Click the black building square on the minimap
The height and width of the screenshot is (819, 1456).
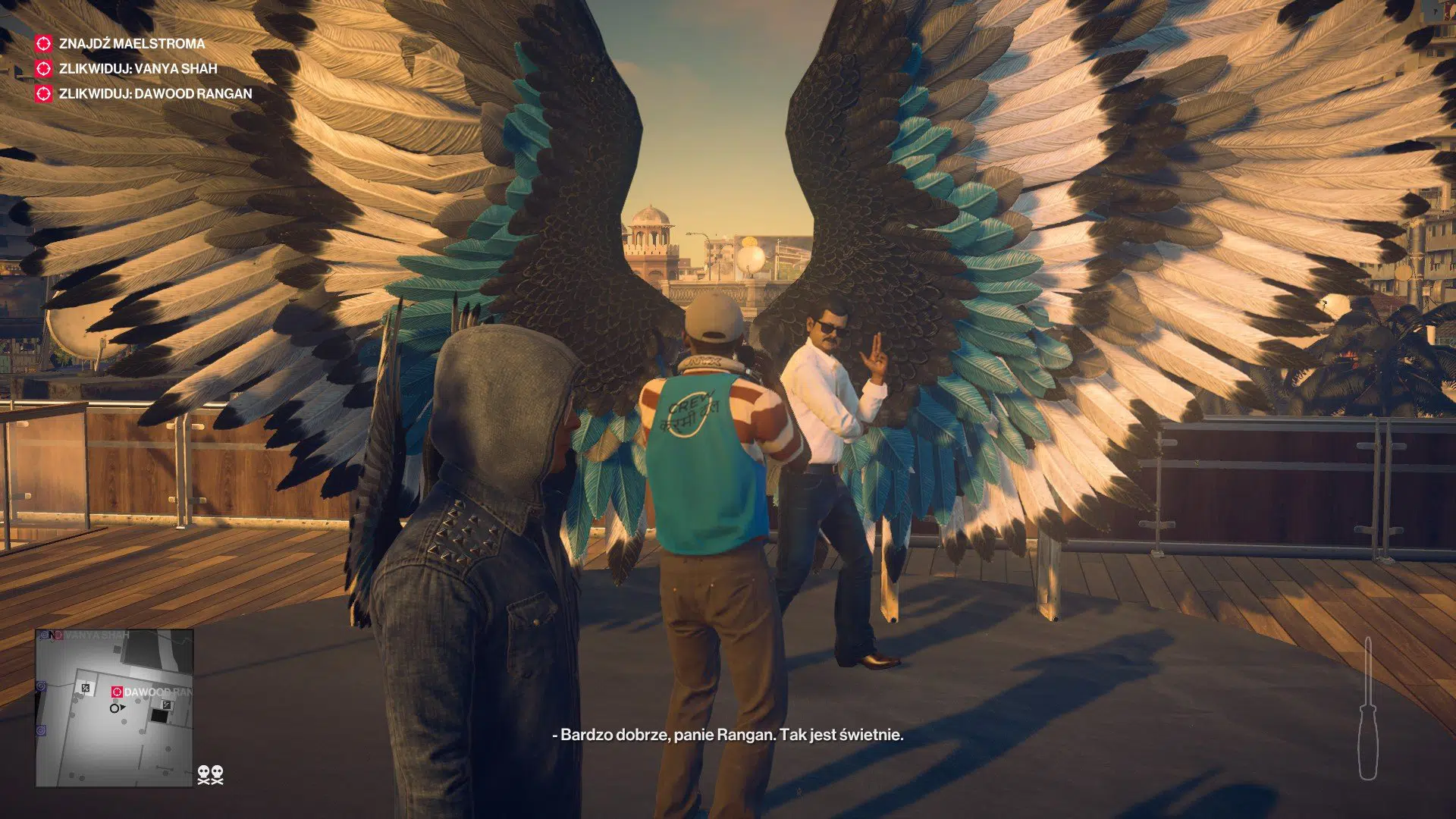[x=159, y=716]
